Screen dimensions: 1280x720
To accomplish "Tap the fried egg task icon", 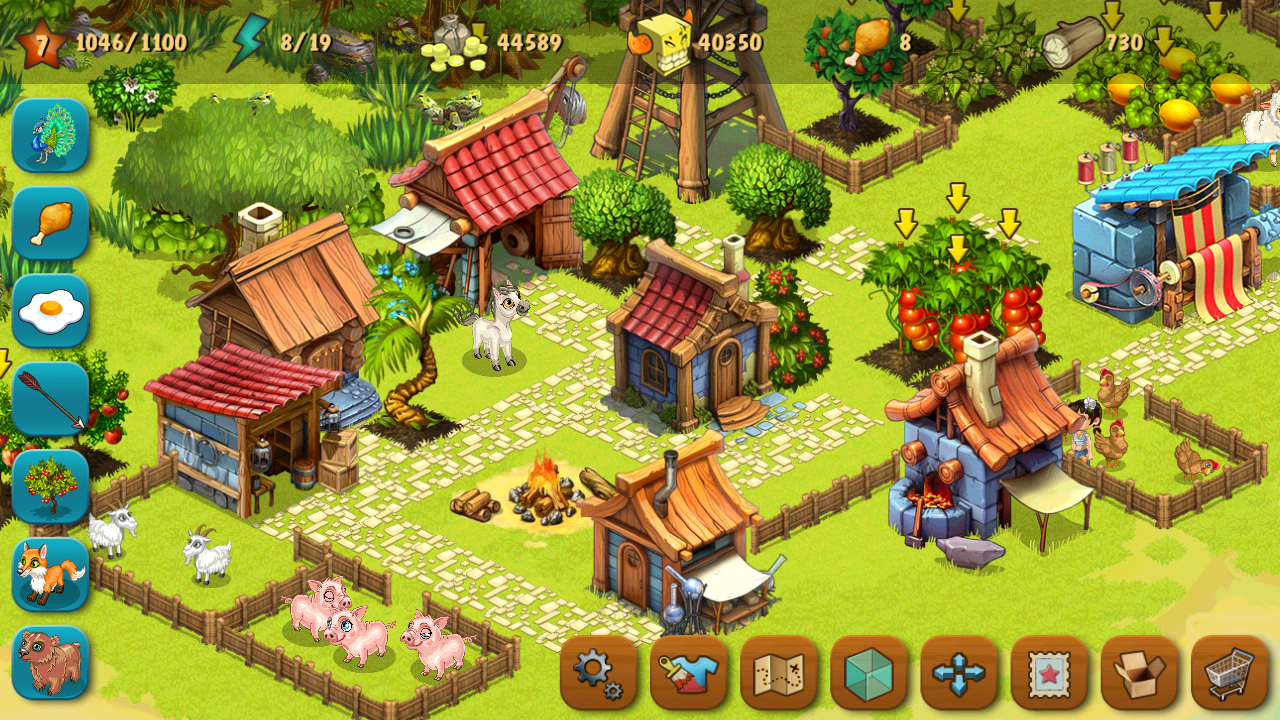I will 50,311.
